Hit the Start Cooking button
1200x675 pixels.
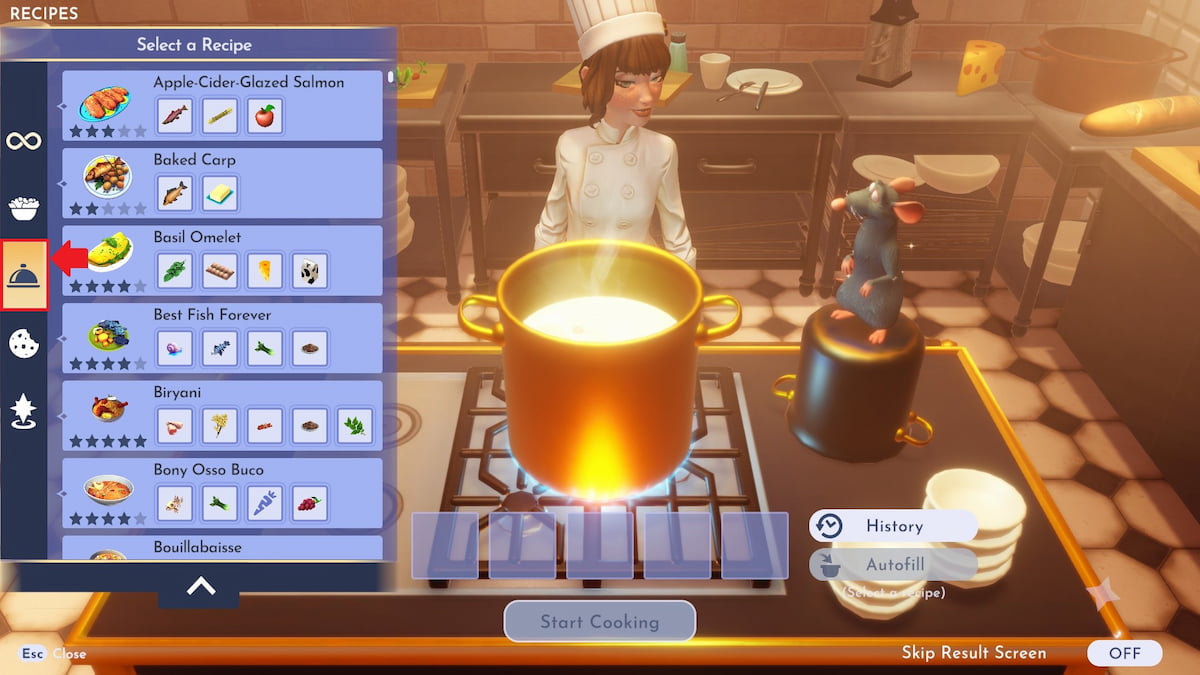[x=599, y=621]
